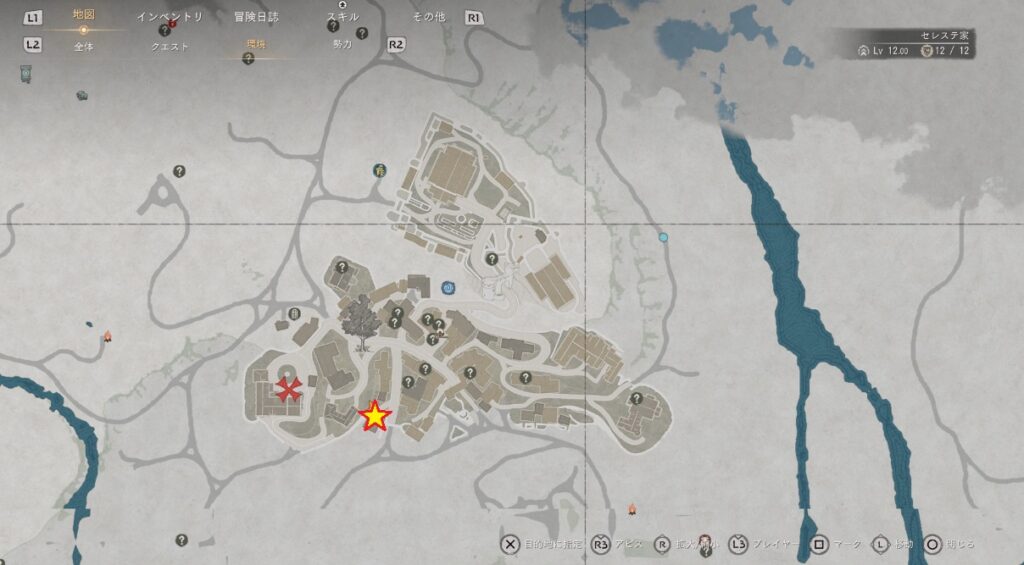Open the スキル (Skills) tab
This screenshot has height=565, width=1024.
click(x=343, y=17)
